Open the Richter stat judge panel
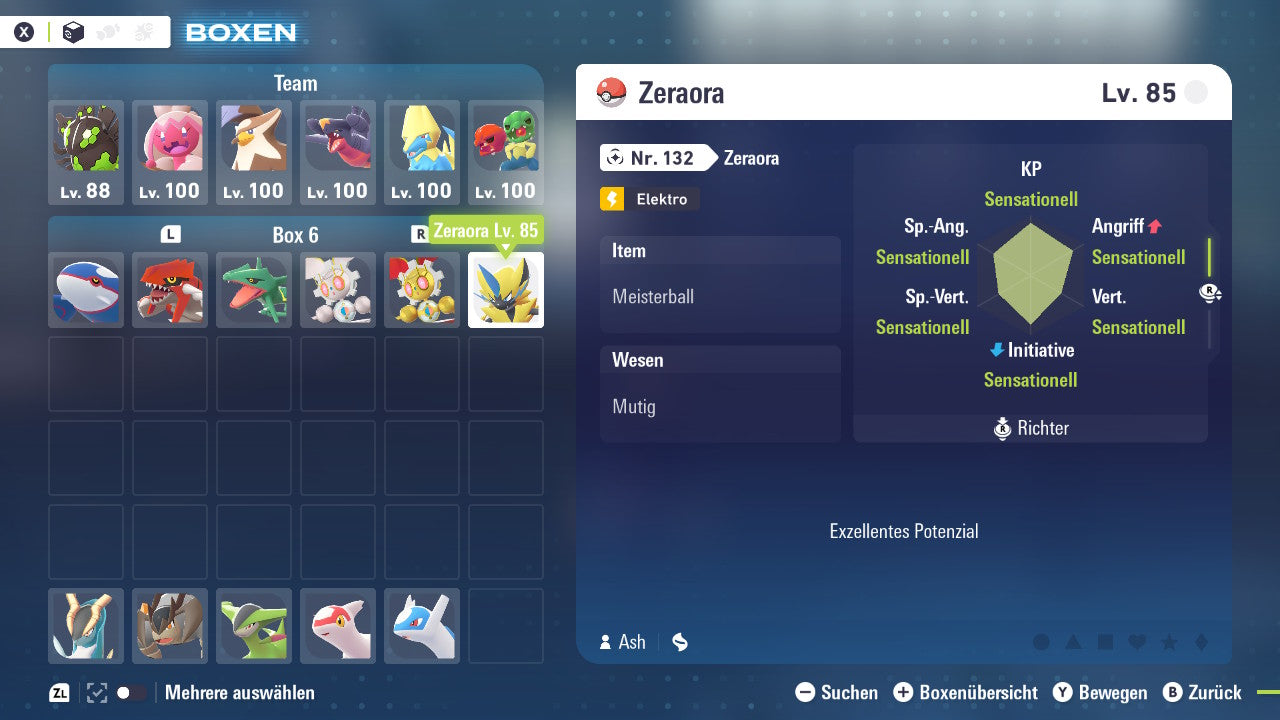Image resolution: width=1280 pixels, height=720 pixels. click(x=1030, y=428)
